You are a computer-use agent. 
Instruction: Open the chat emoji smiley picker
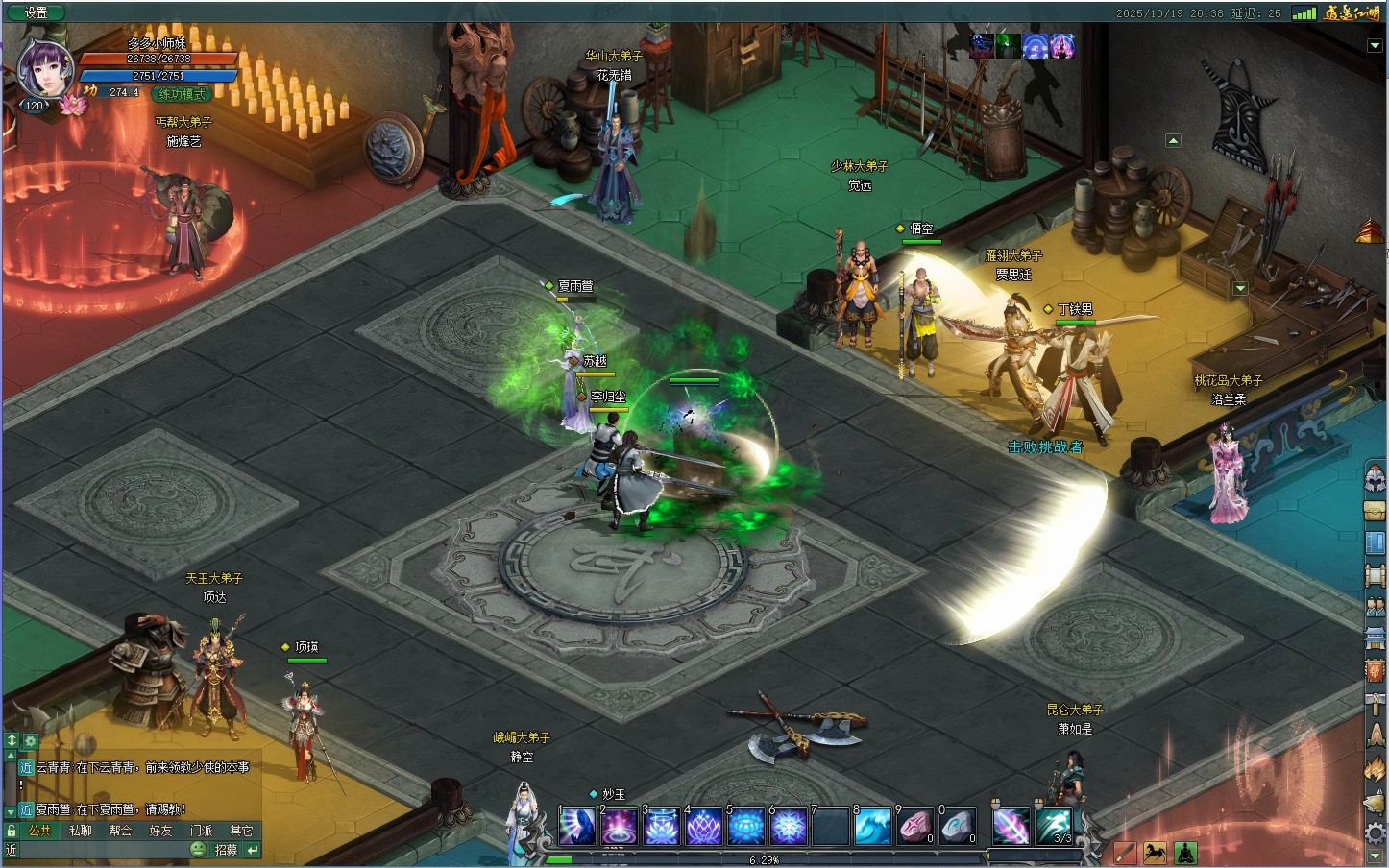coord(198,850)
